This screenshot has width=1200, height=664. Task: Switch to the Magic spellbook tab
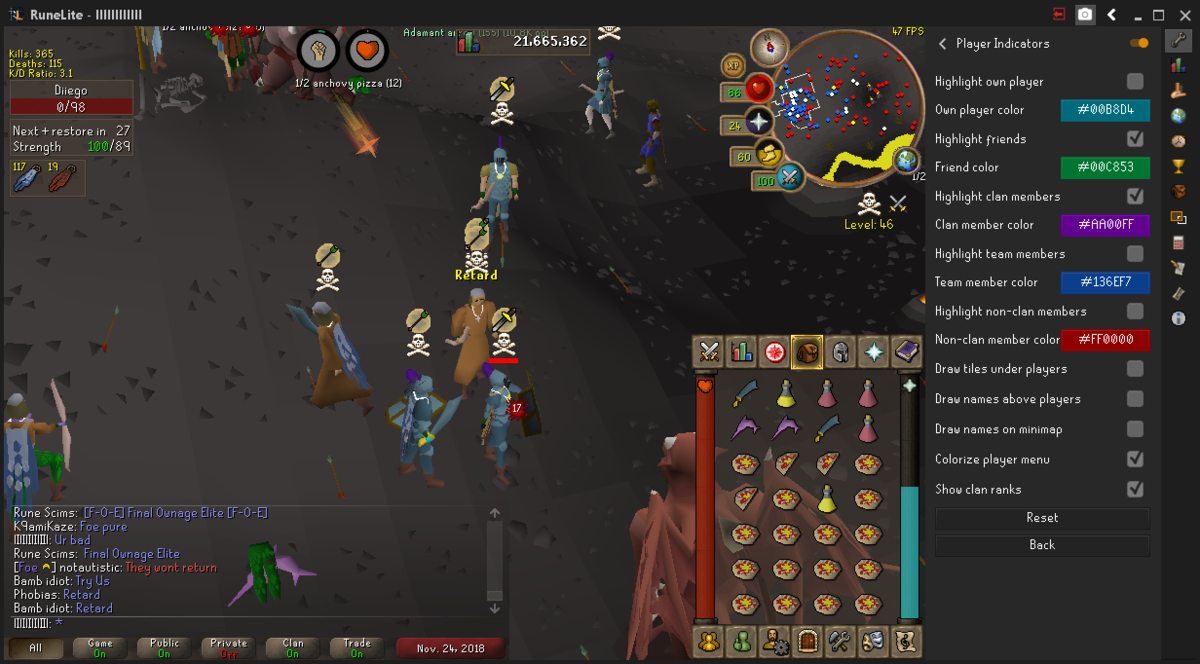tap(906, 352)
